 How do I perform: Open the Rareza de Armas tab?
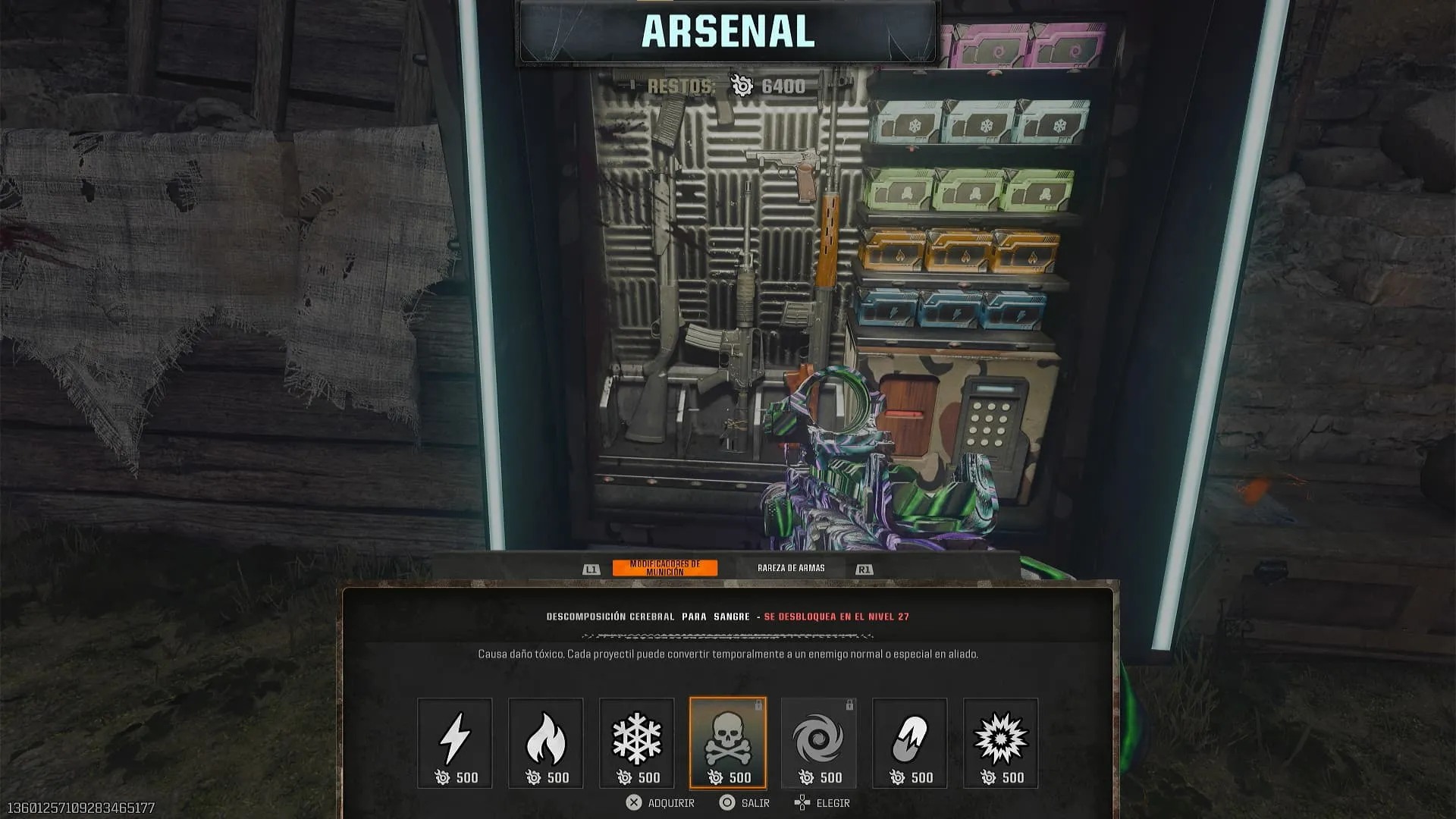pyautogui.click(x=791, y=568)
